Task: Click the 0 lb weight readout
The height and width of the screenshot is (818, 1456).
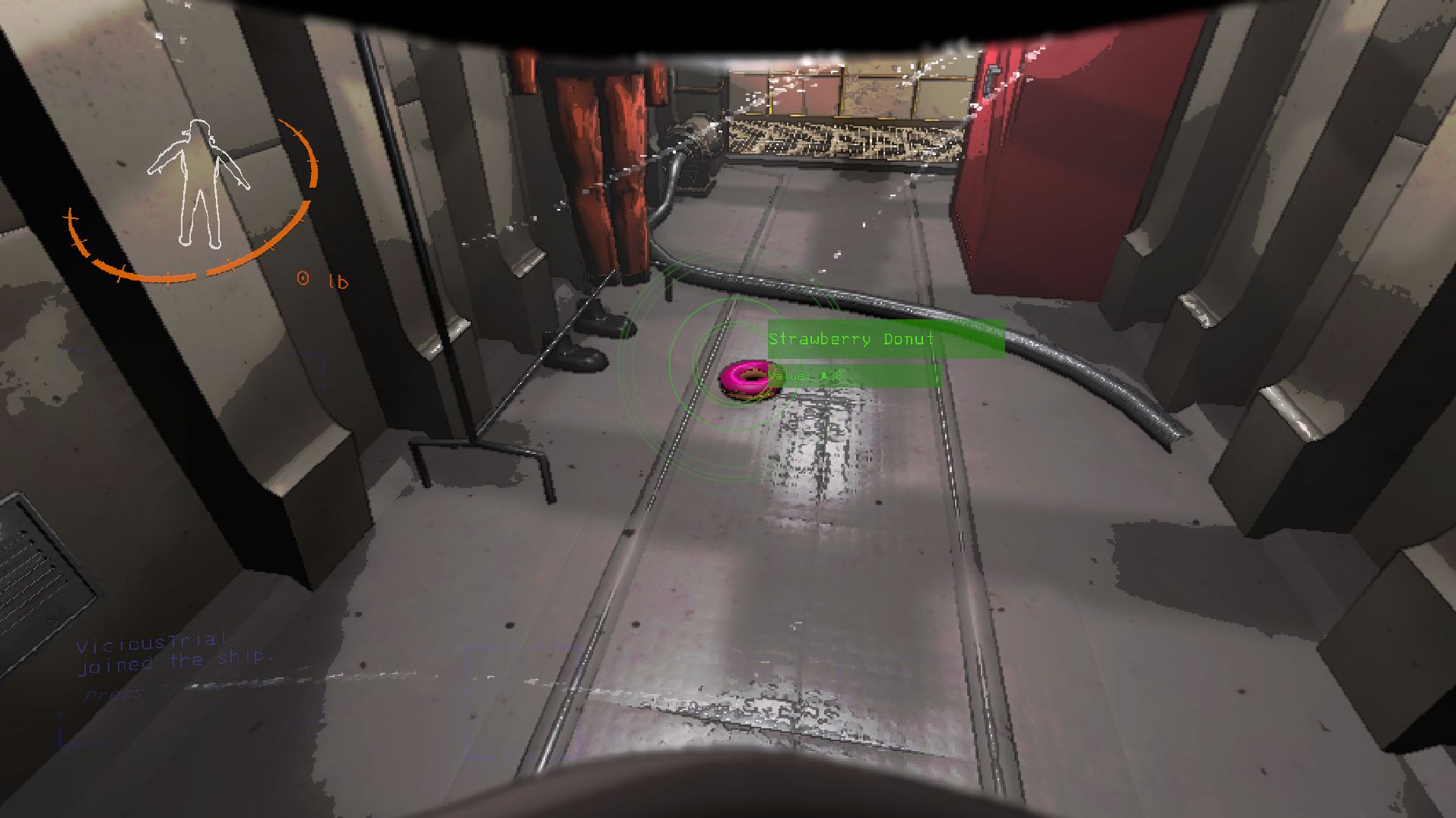Action: [321, 280]
